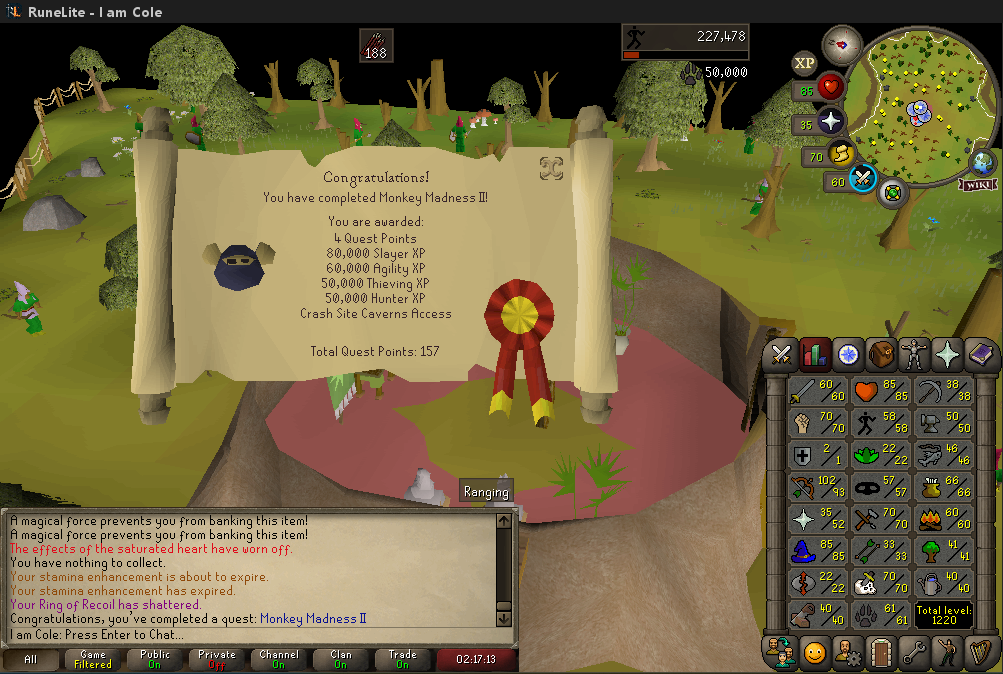Viewport: 1003px width, 674px height.
Task: Show the Worn Equipment tab
Action: click(915, 354)
